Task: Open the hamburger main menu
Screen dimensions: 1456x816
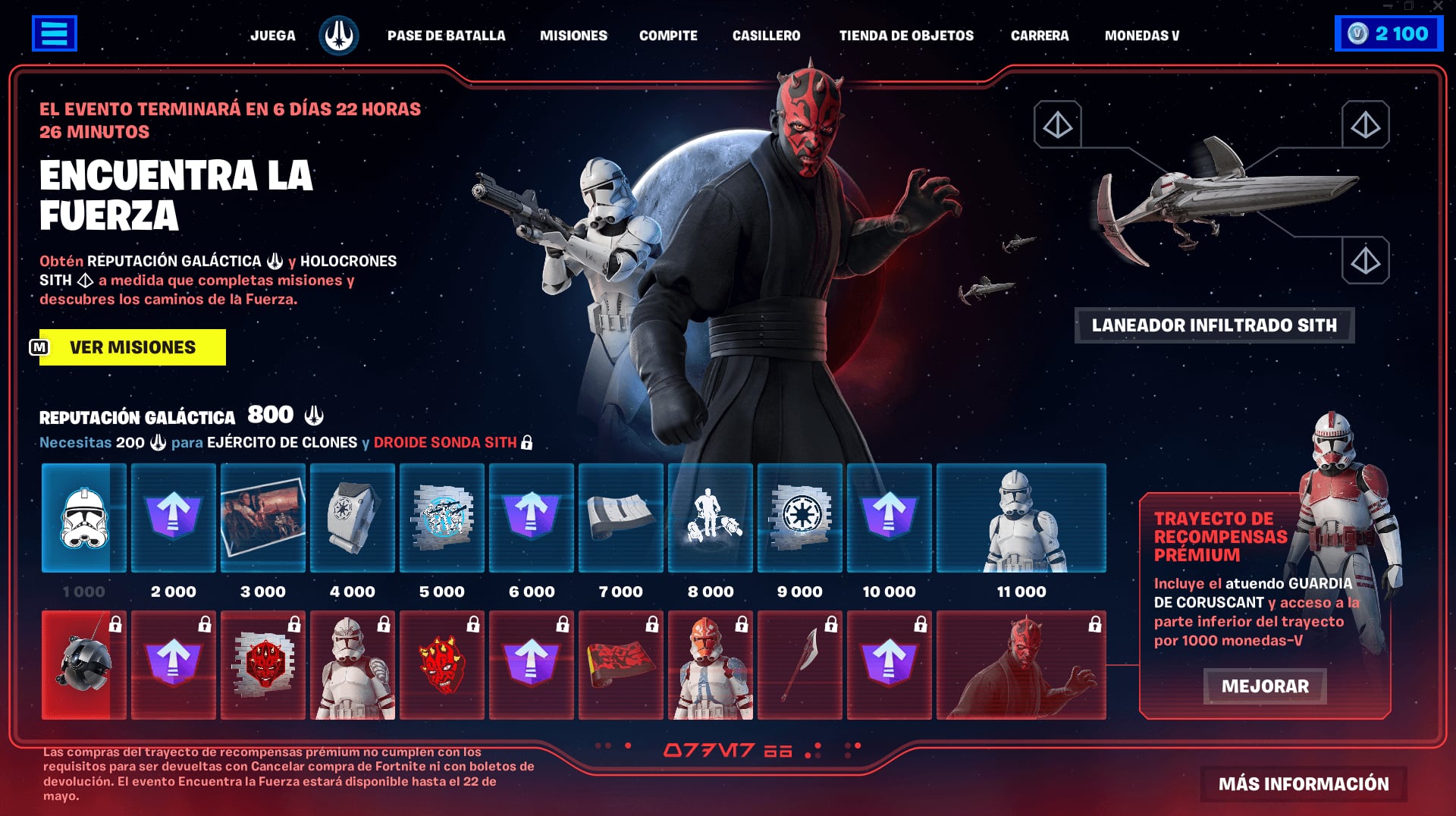Action: click(x=54, y=33)
